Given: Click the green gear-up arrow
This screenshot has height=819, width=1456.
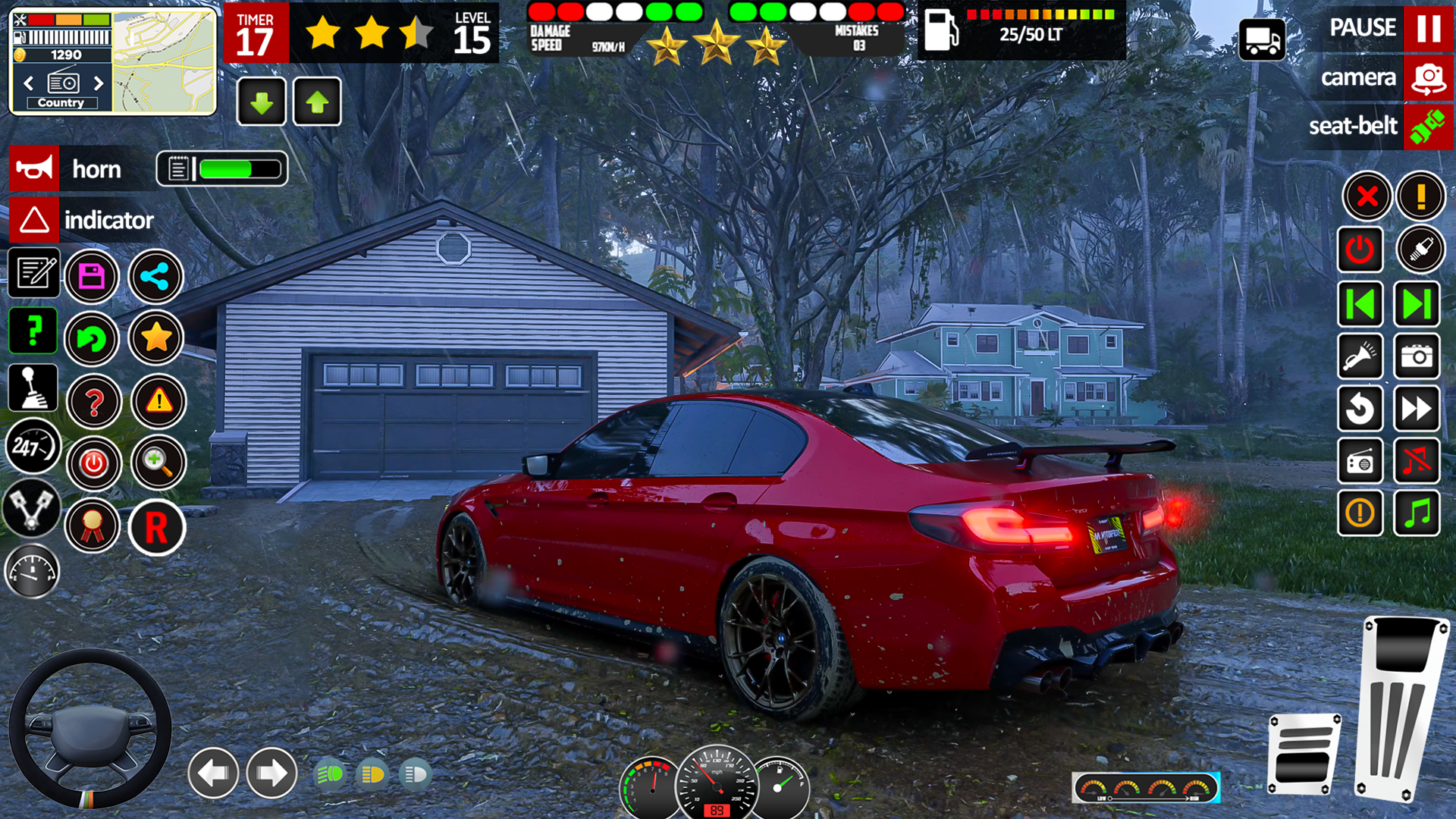Looking at the screenshot, I should [317, 102].
